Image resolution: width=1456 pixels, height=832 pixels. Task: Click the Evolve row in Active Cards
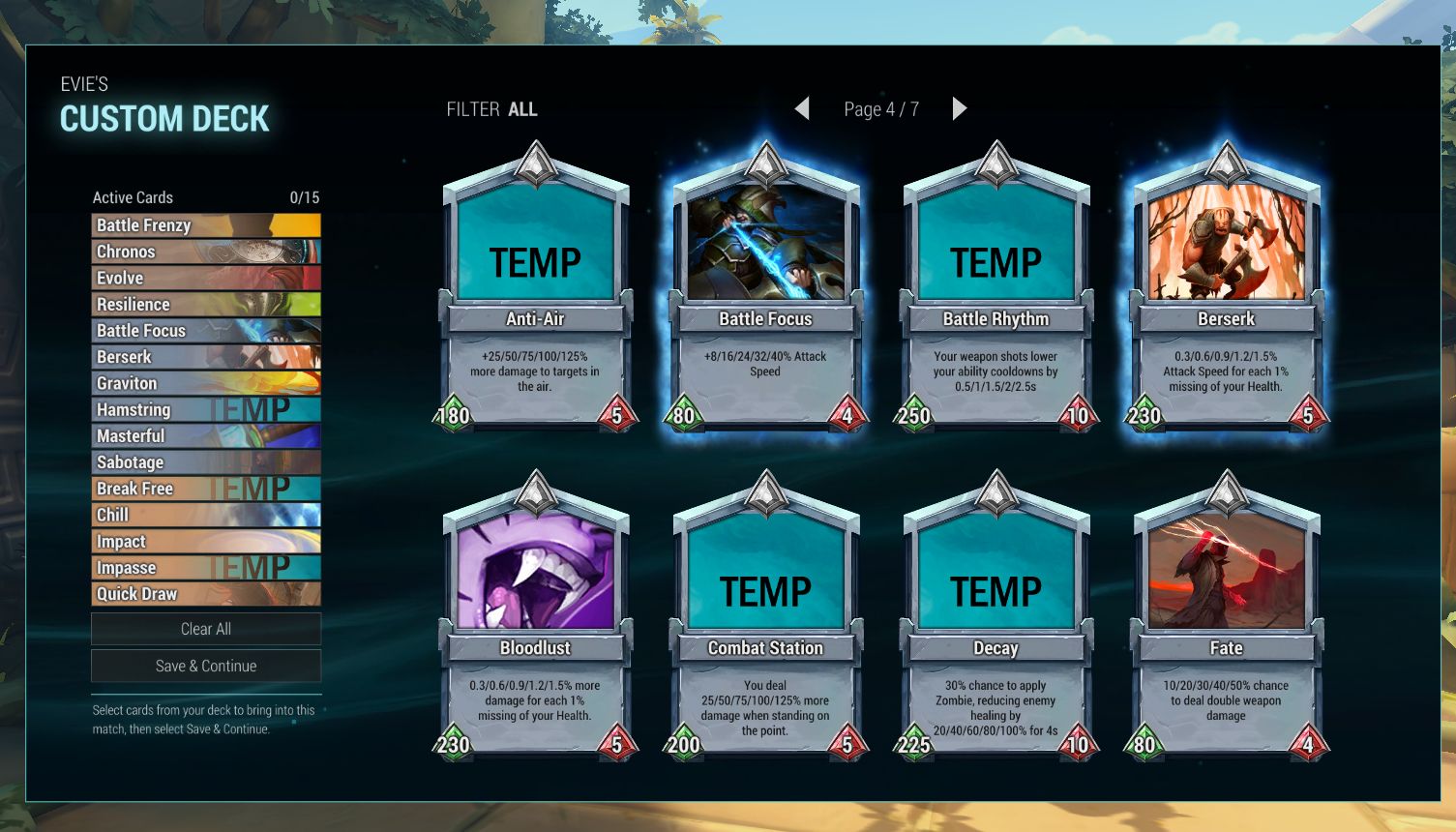pyautogui.click(x=206, y=278)
